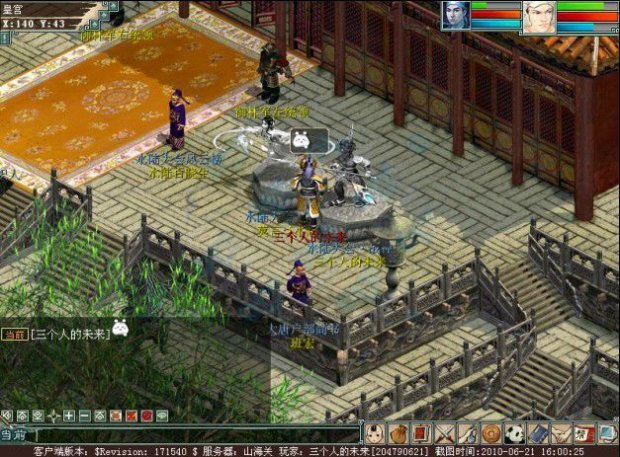Click the red circle chat toolbar button
The width and height of the screenshot is (620, 457).
[146, 415]
